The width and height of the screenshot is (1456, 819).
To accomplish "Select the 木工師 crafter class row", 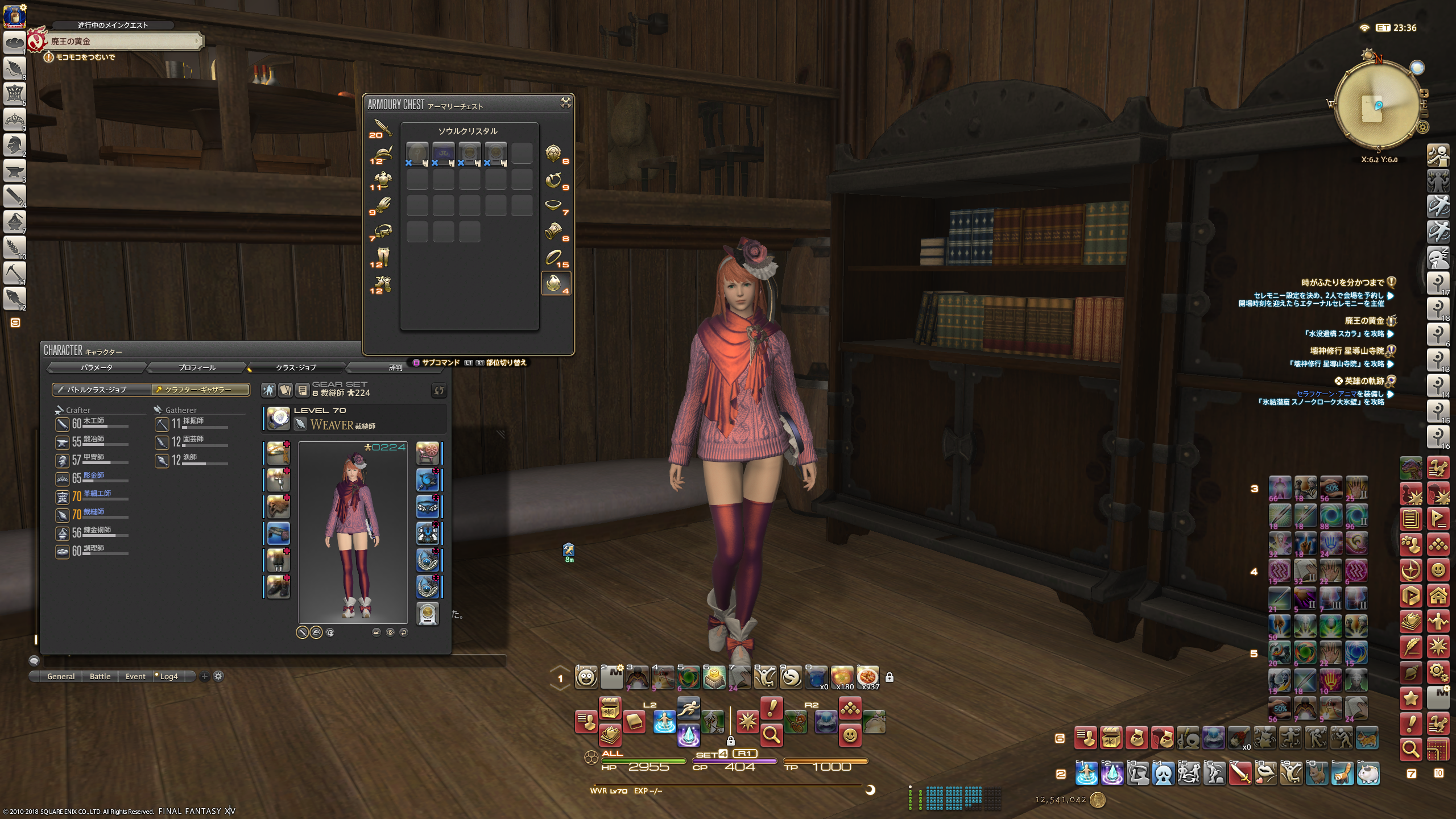I will (x=92, y=424).
